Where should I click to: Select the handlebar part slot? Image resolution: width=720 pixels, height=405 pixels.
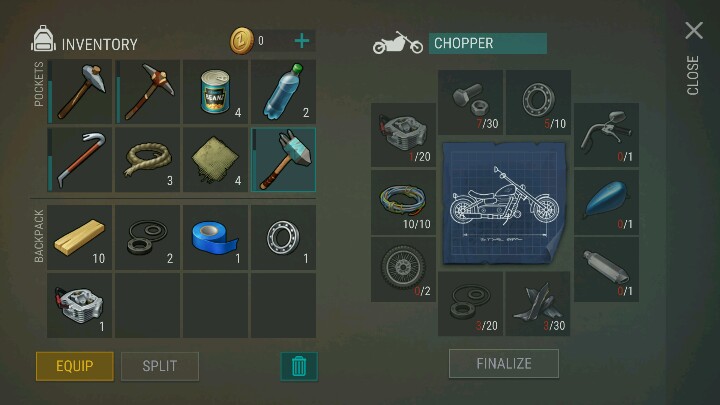(606, 135)
